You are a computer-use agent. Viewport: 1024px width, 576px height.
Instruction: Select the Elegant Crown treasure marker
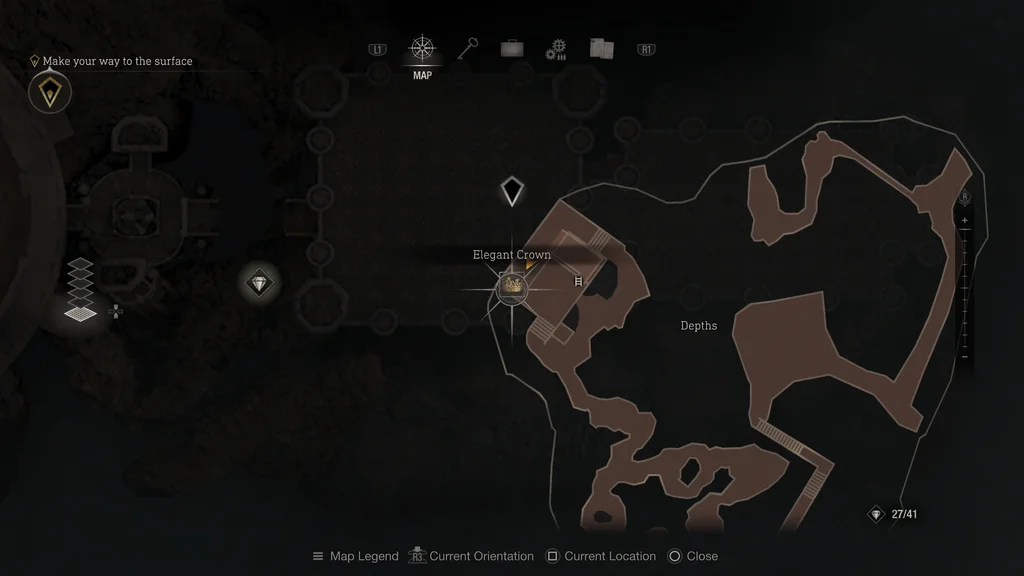512,287
